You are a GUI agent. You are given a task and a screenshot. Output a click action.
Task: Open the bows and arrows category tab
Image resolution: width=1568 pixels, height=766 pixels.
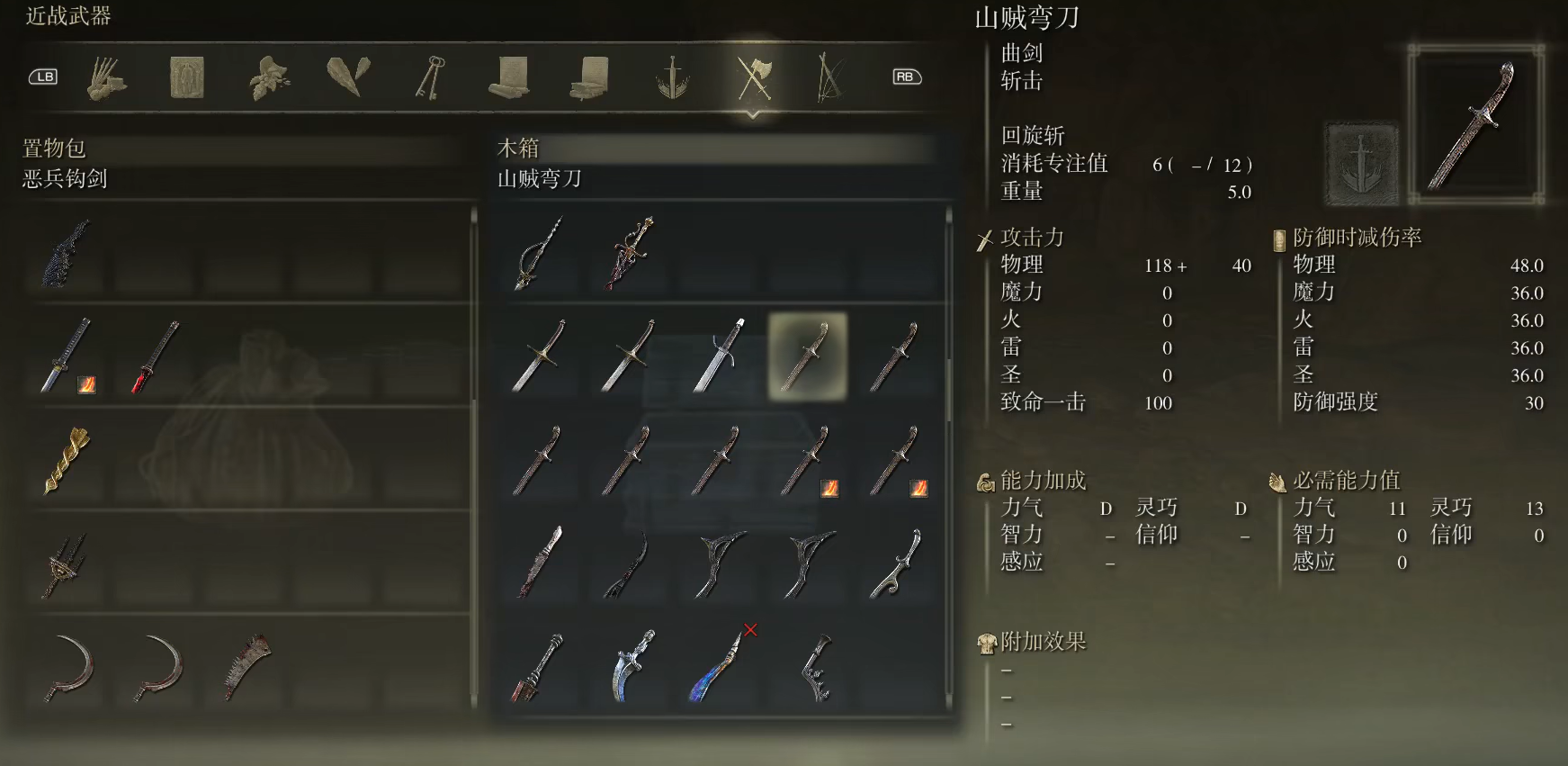coord(832,78)
